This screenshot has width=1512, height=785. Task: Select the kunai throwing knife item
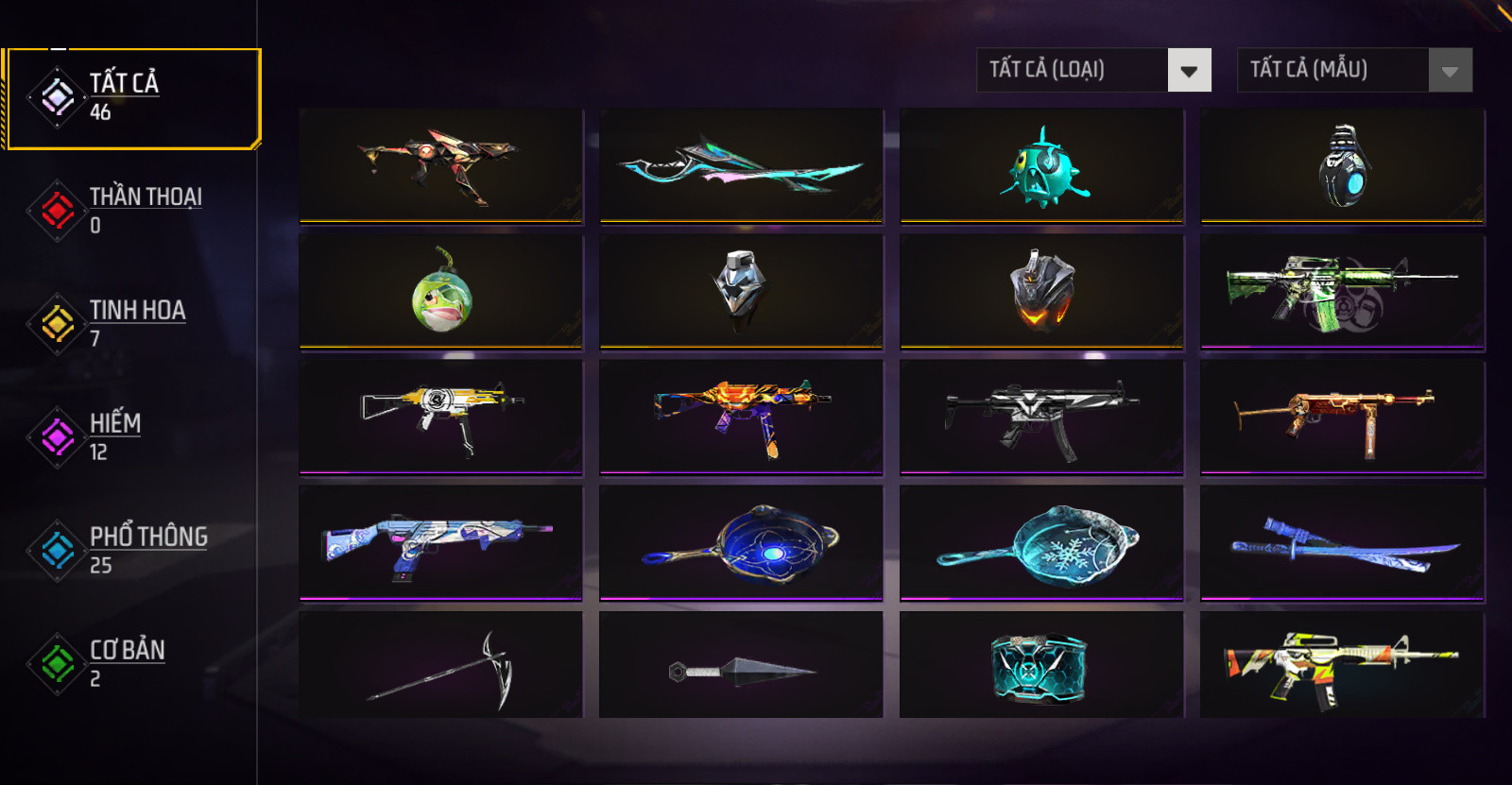click(x=741, y=667)
